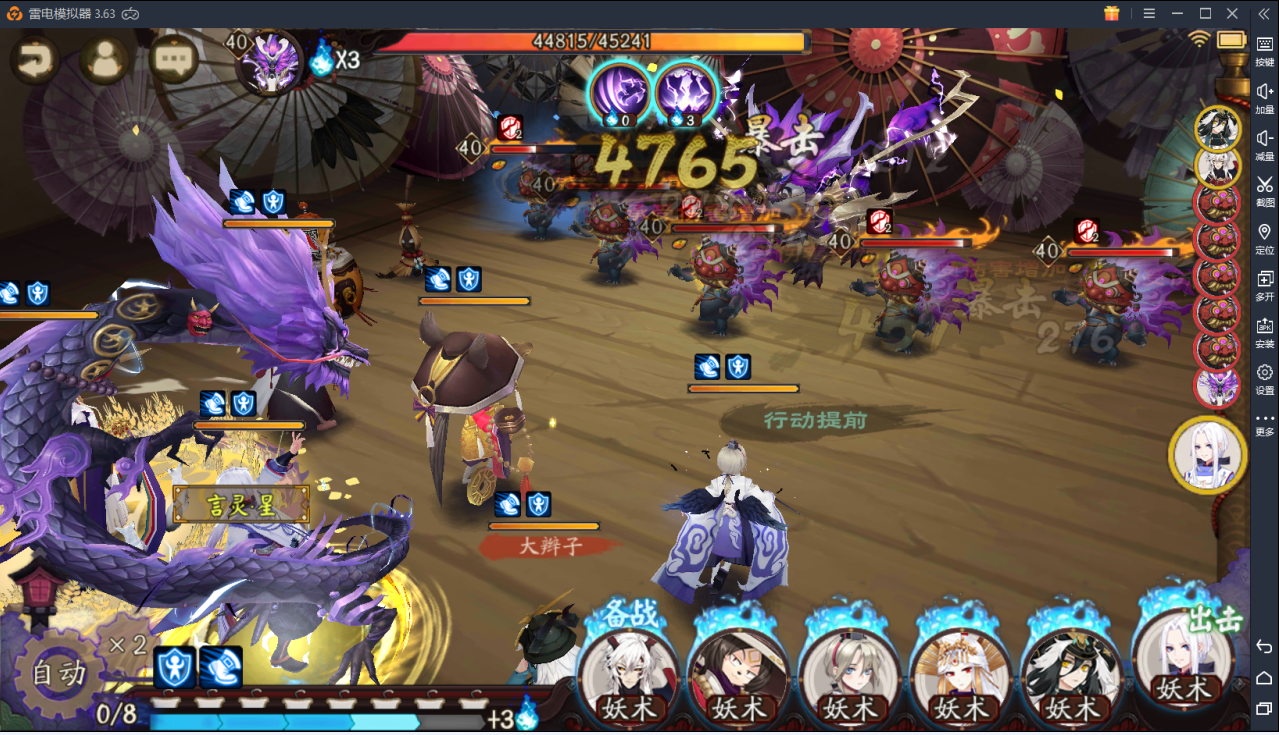Open the player profile silhouette button
Viewport: 1279px width, 735px height.
click(104, 61)
